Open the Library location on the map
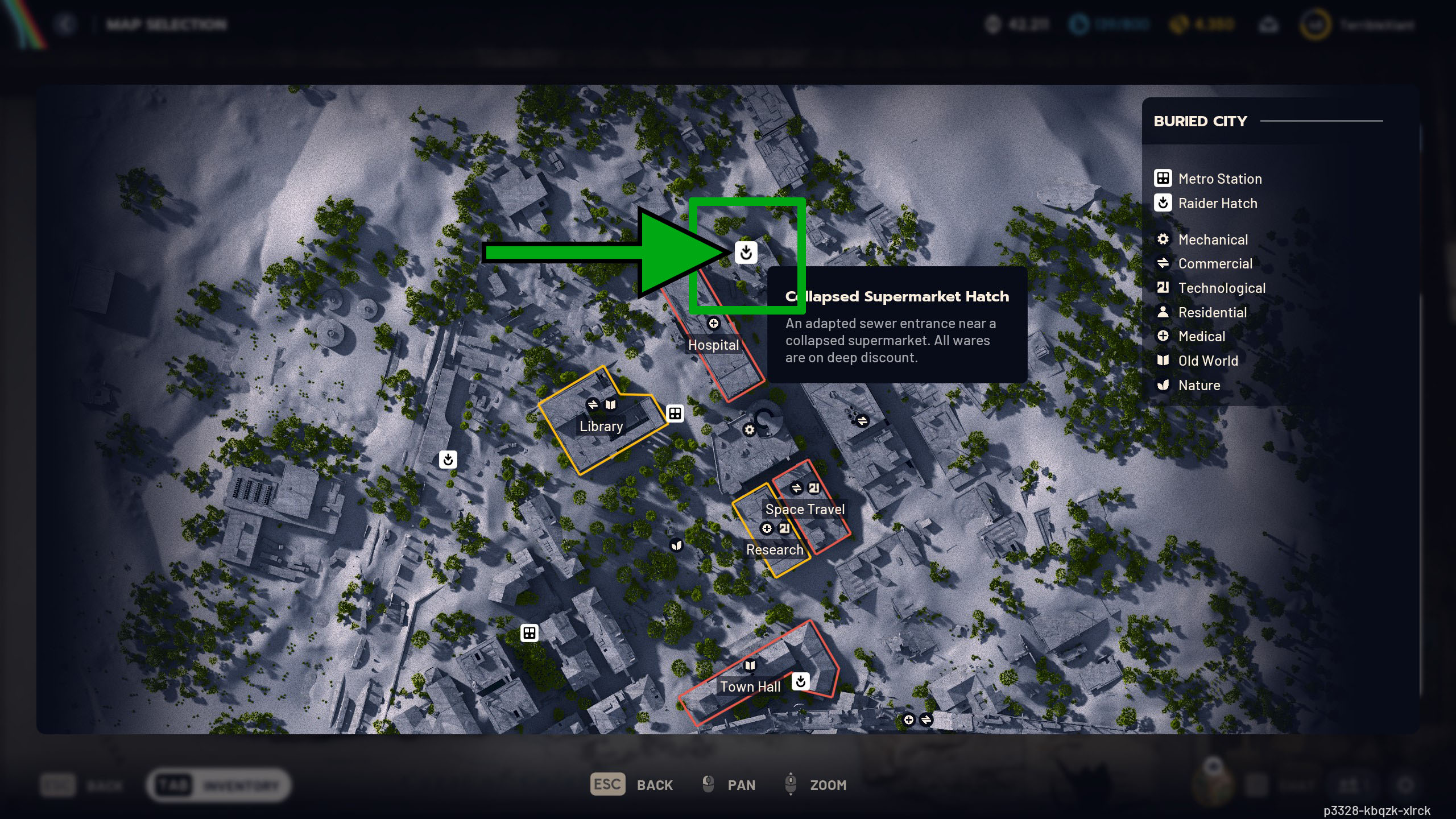 [x=601, y=426]
